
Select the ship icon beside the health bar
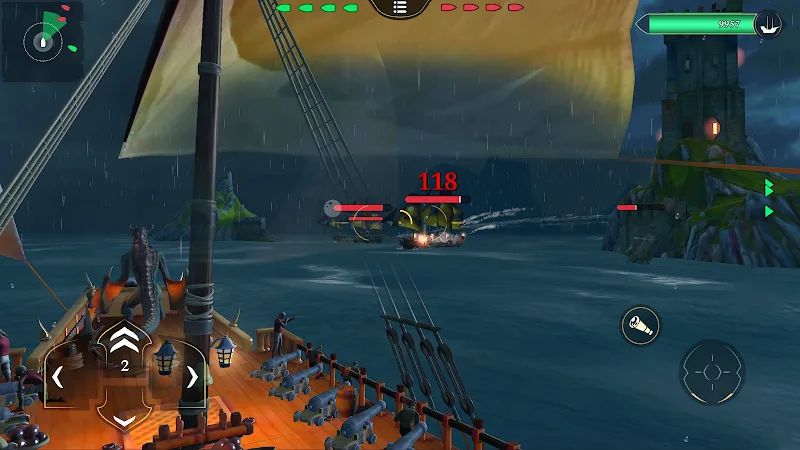click(x=768, y=22)
